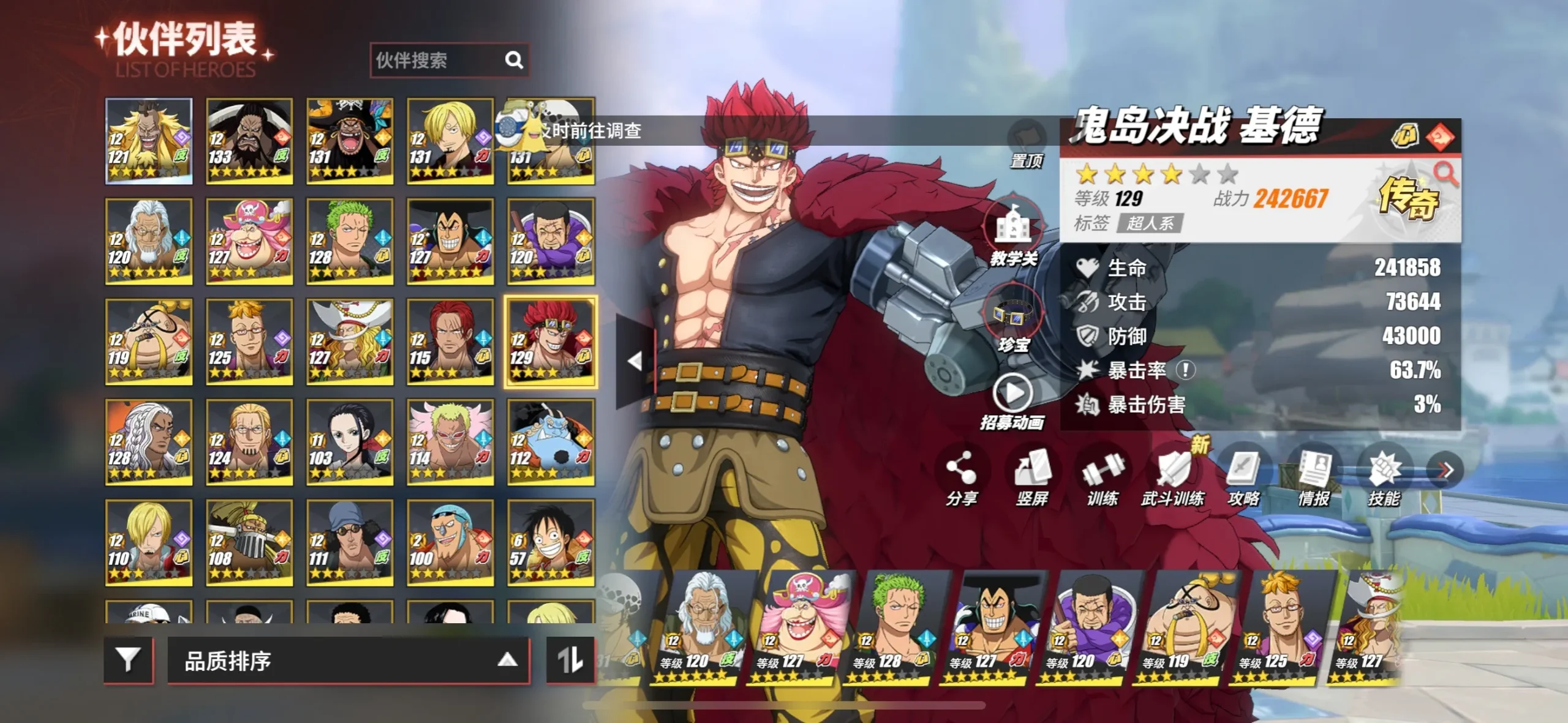Share the hero via 分享
Screen dimensions: 1568x723
pos(961,479)
